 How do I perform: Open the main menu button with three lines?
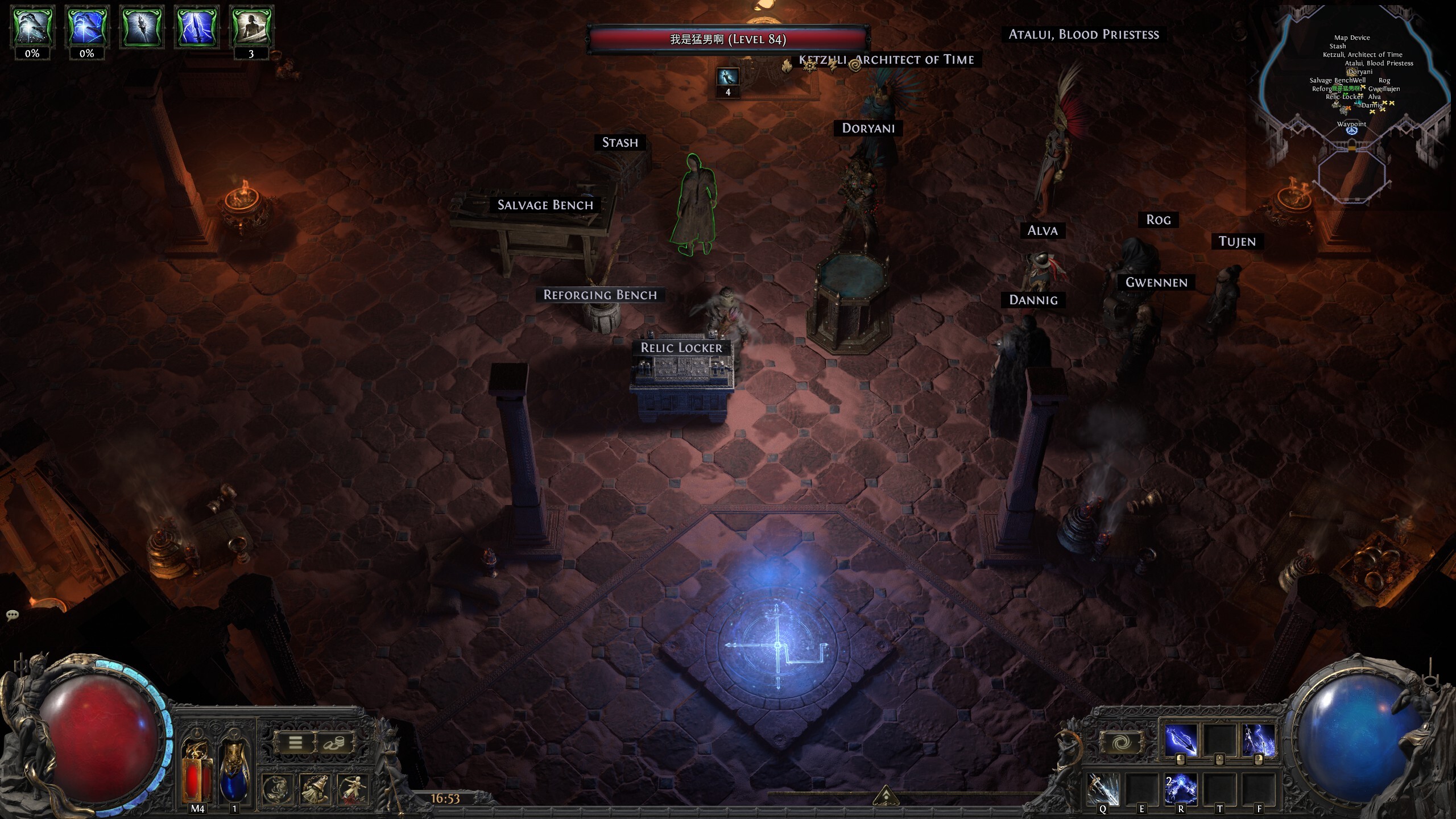(295, 742)
